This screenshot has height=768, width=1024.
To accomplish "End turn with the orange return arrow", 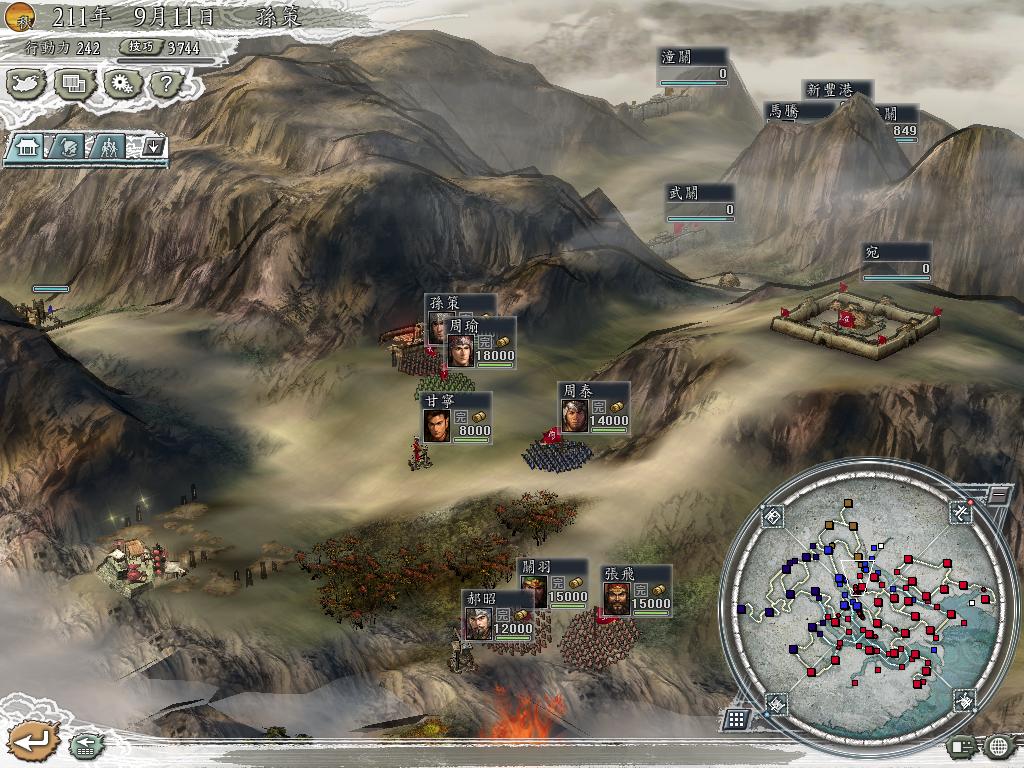I will 32,742.
